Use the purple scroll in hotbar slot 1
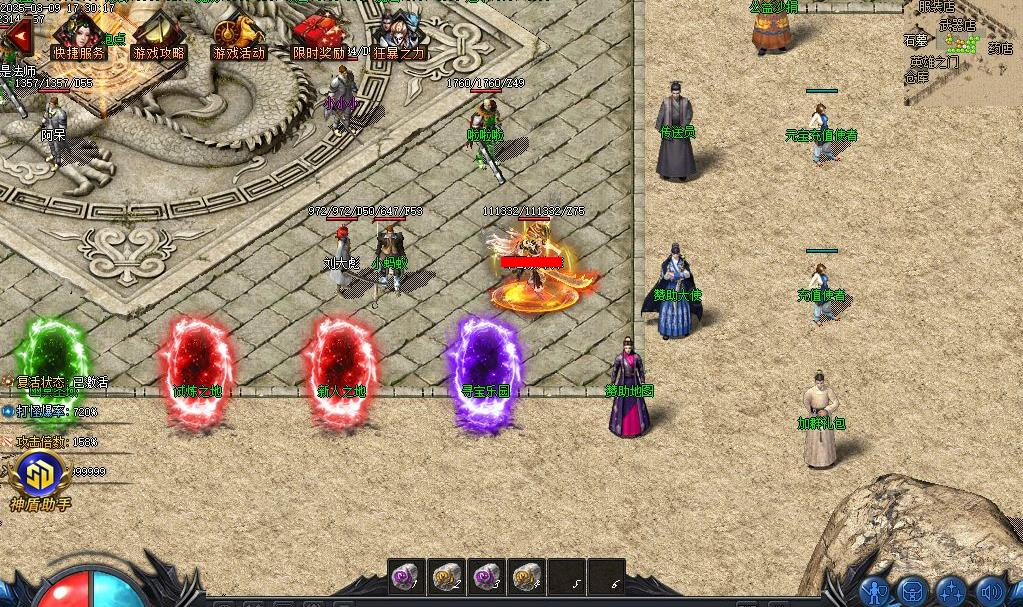Image resolution: width=1023 pixels, height=607 pixels. pyautogui.click(x=406, y=577)
